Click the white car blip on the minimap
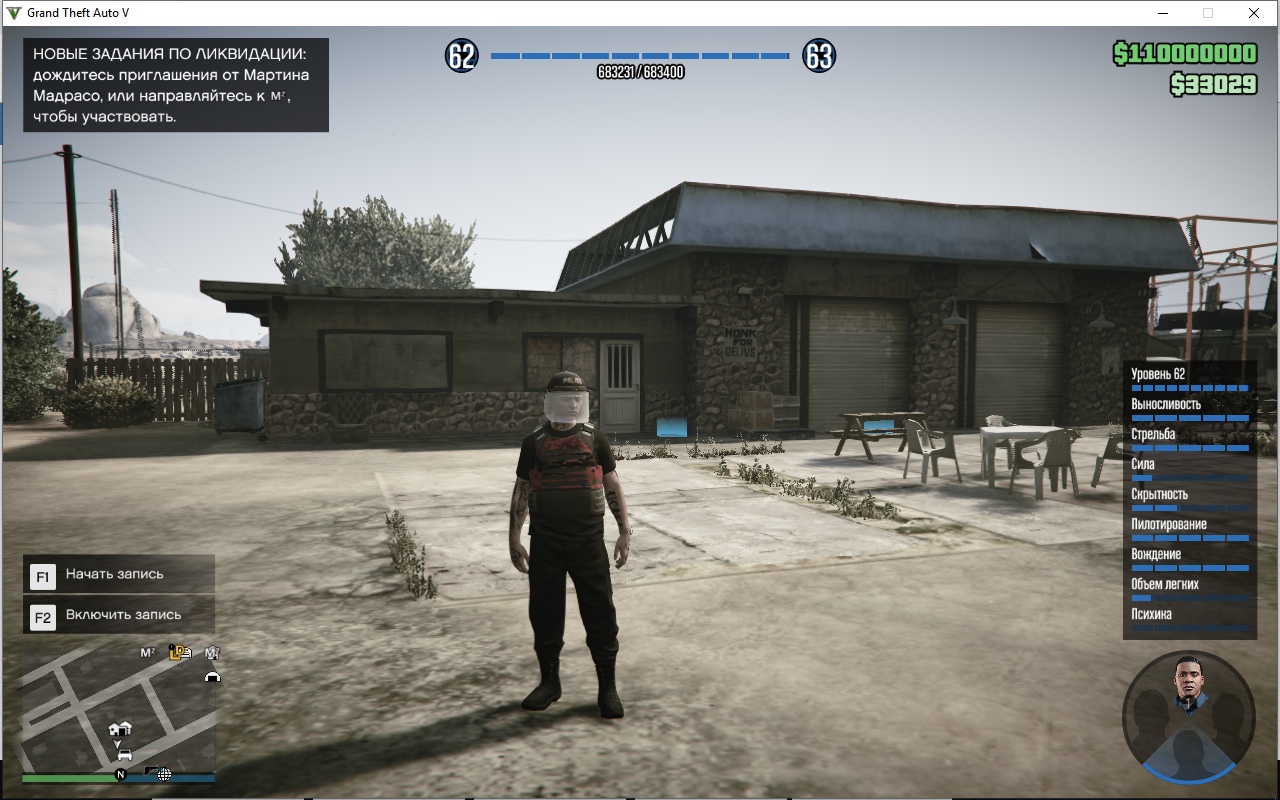This screenshot has height=800, width=1280. tap(124, 755)
